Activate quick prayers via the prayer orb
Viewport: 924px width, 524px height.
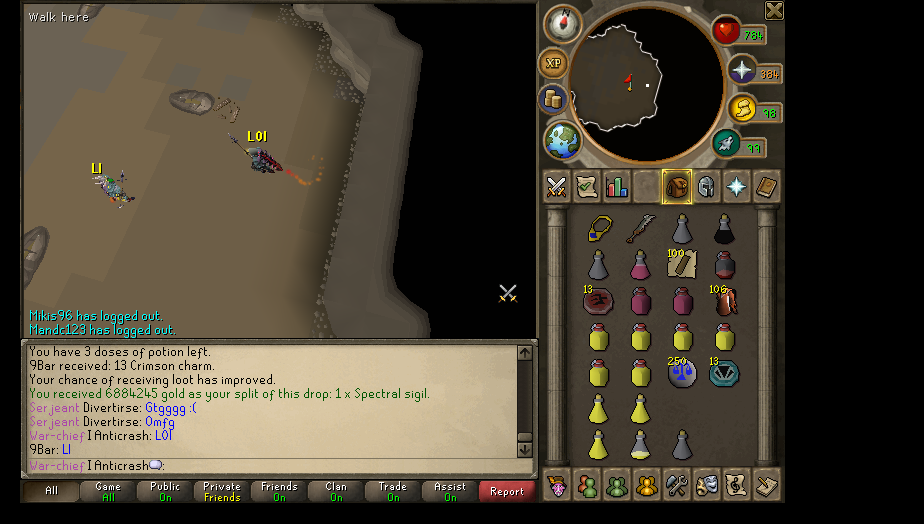742,70
